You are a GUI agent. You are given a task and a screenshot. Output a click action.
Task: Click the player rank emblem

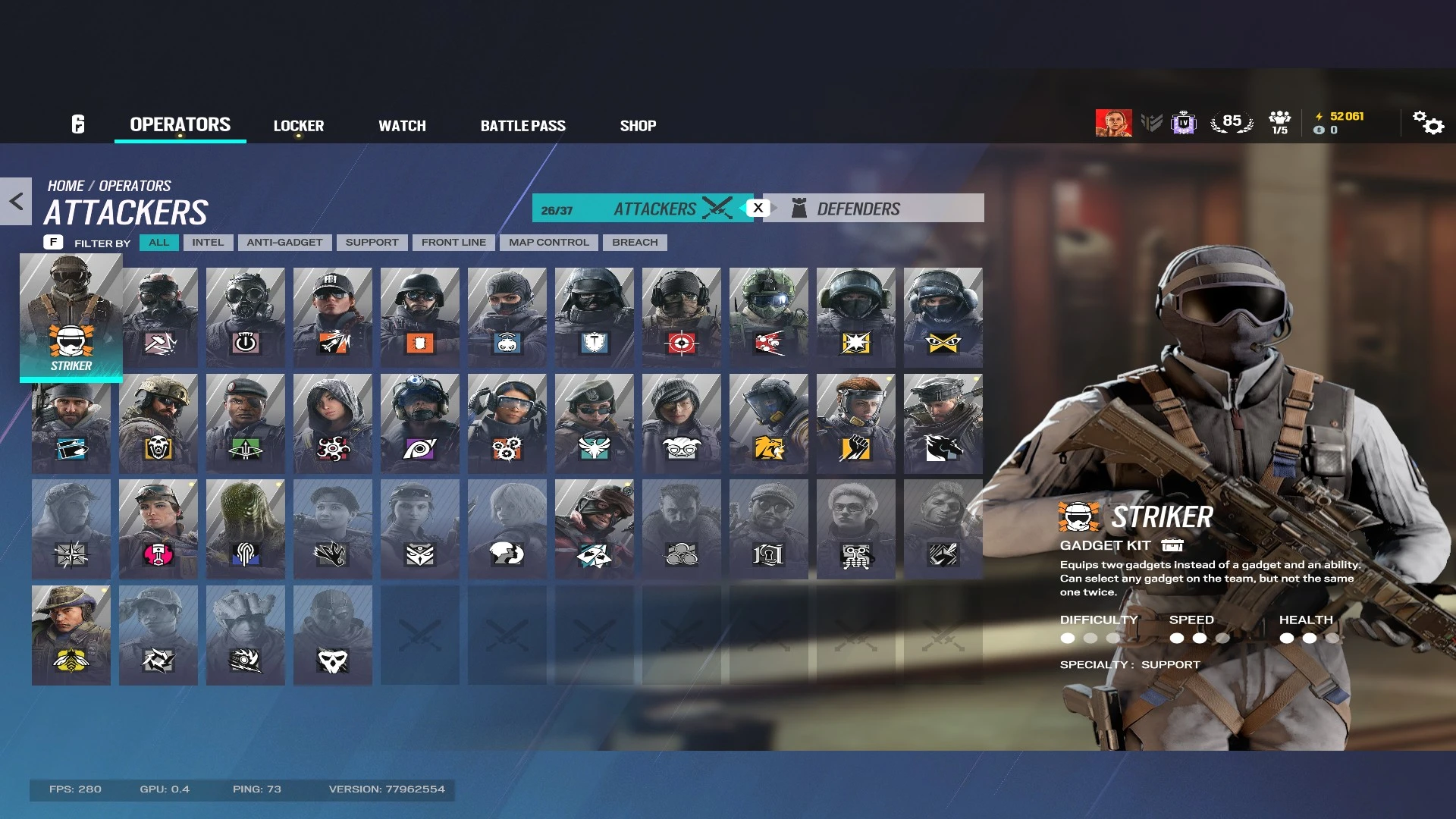pos(1152,122)
